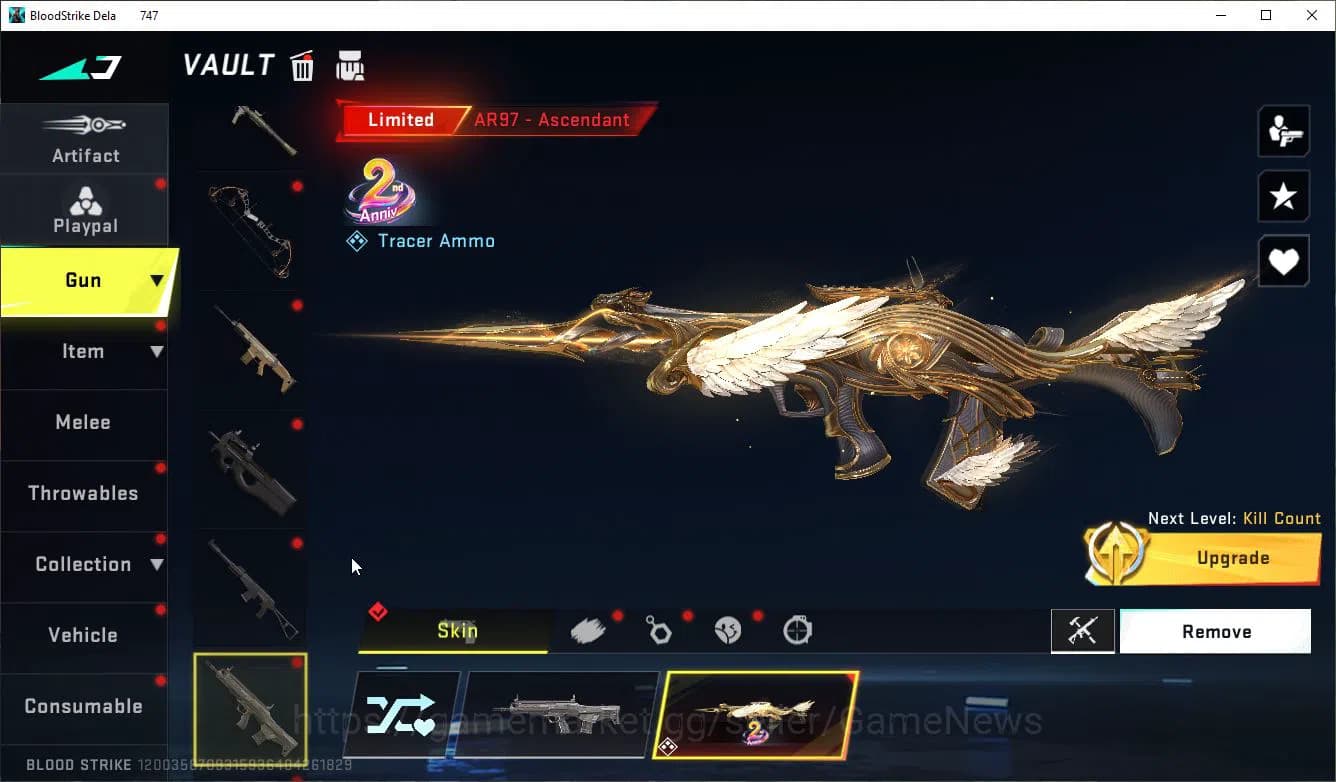Click the Remove button
1336x782 pixels.
[x=1215, y=631]
